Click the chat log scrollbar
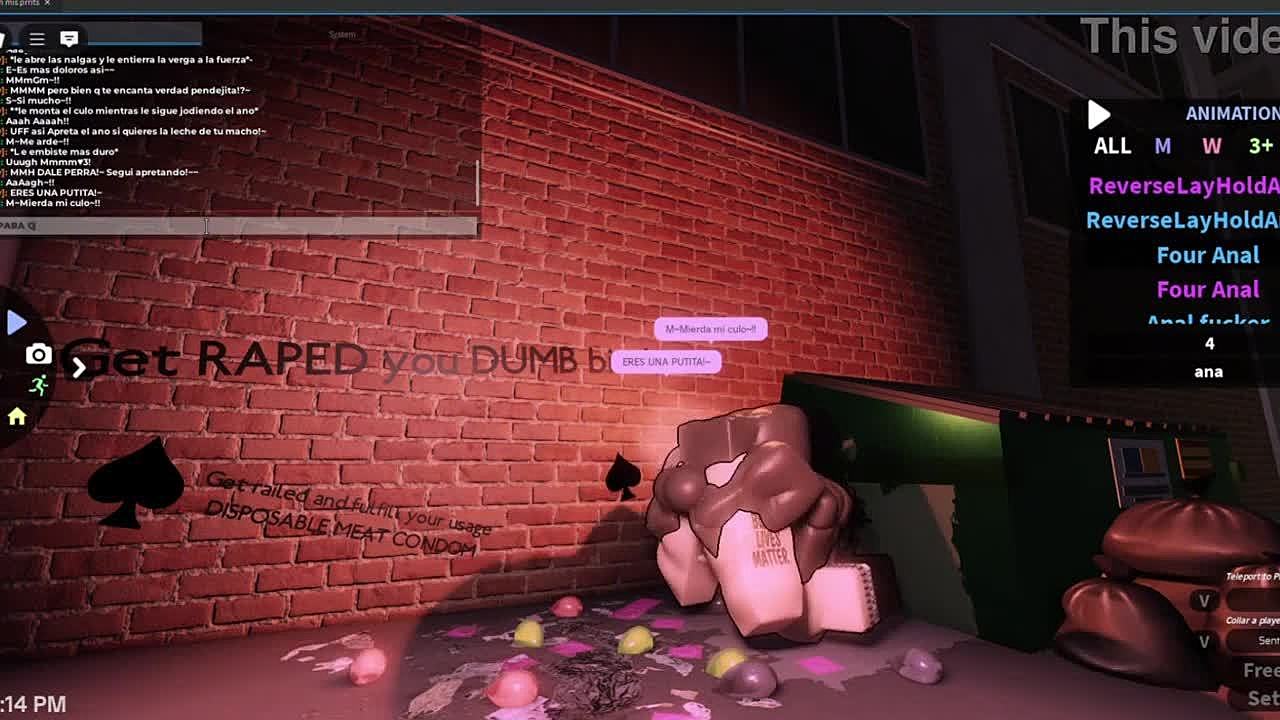This screenshot has width=1280, height=720. point(477,182)
